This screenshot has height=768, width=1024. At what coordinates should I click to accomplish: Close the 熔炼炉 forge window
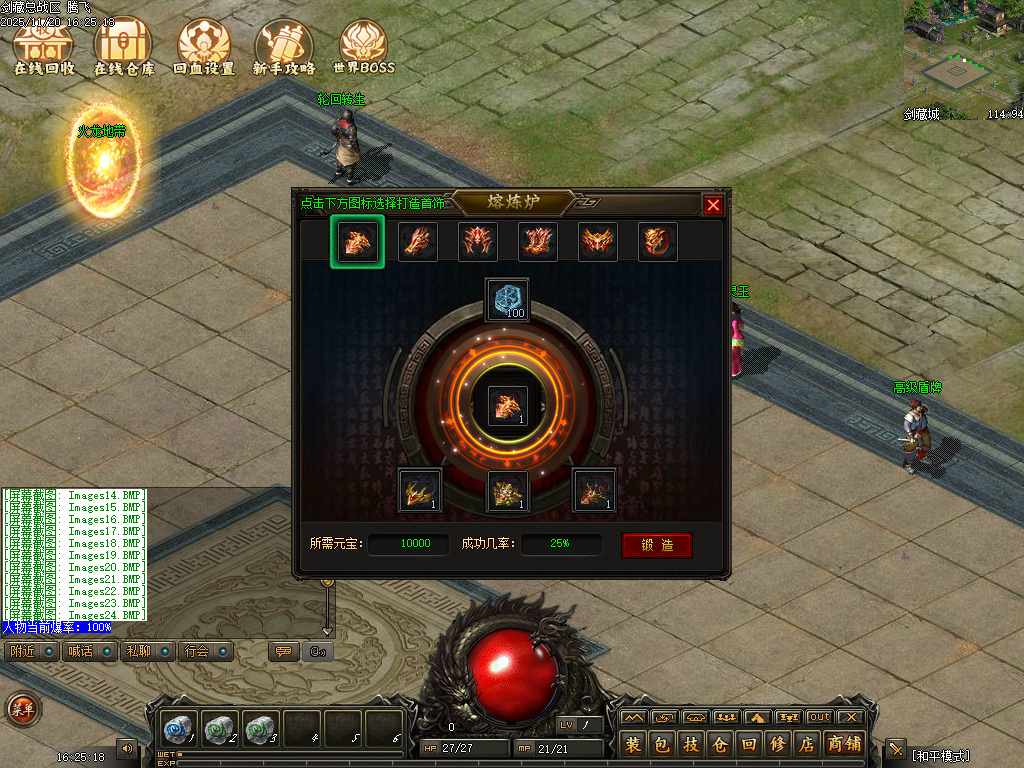713,205
